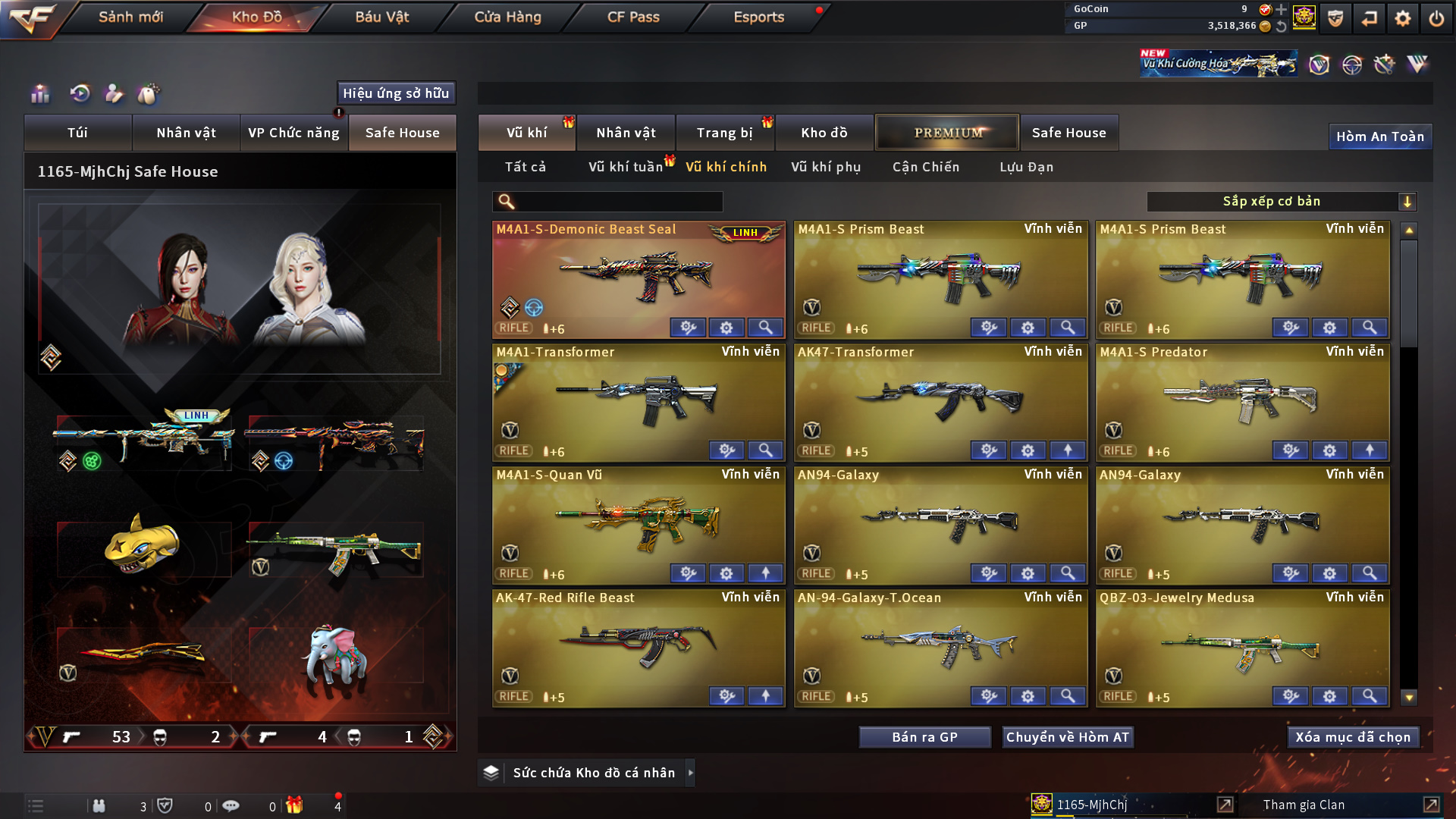The height and width of the screenshot is (819, 1456).
Task: Filter by Vũ khí phụ secondary weapons
Action: 826,167
